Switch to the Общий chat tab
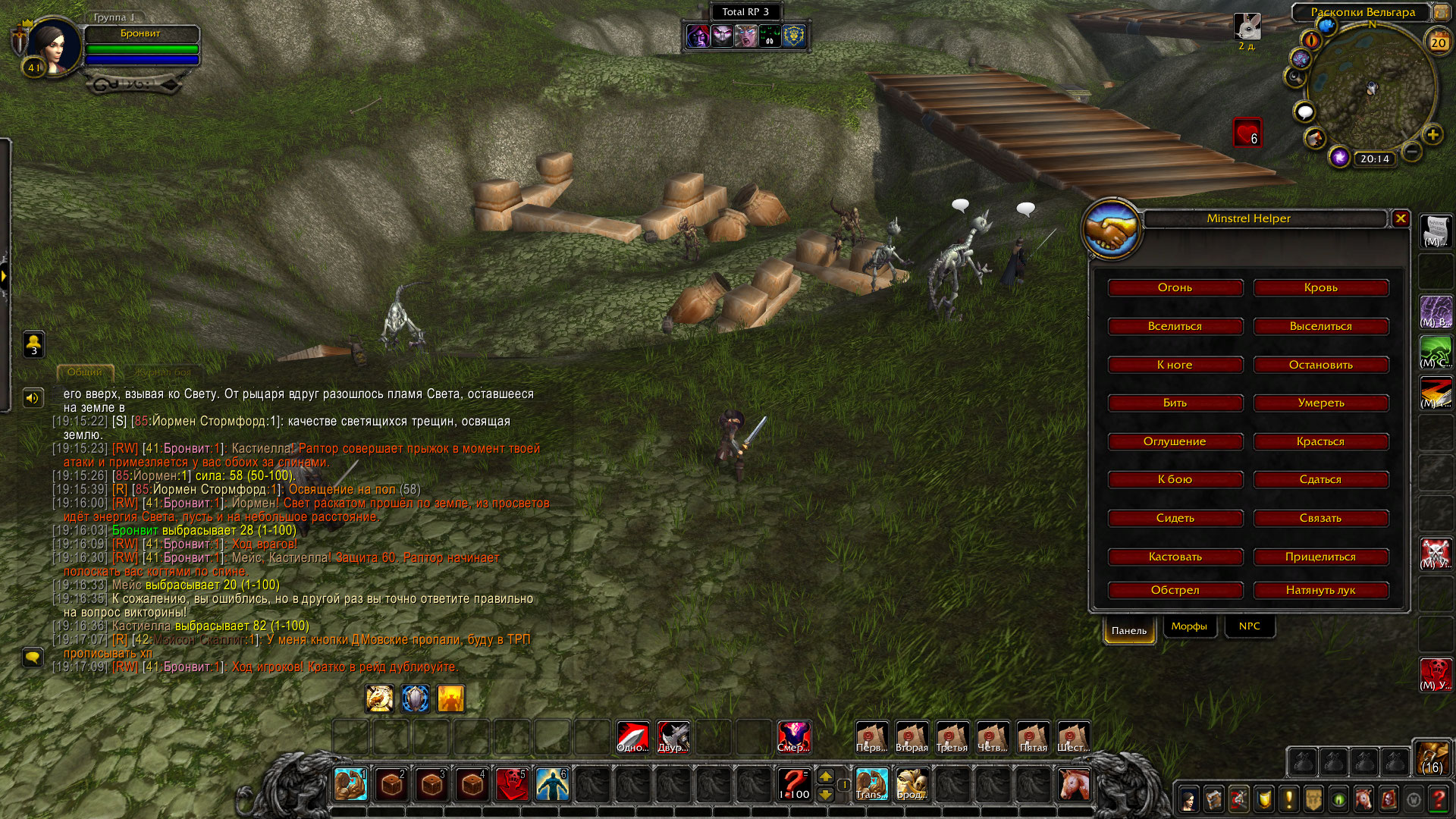The height and width of the screenshot is (819, 1456). (84, 372)
